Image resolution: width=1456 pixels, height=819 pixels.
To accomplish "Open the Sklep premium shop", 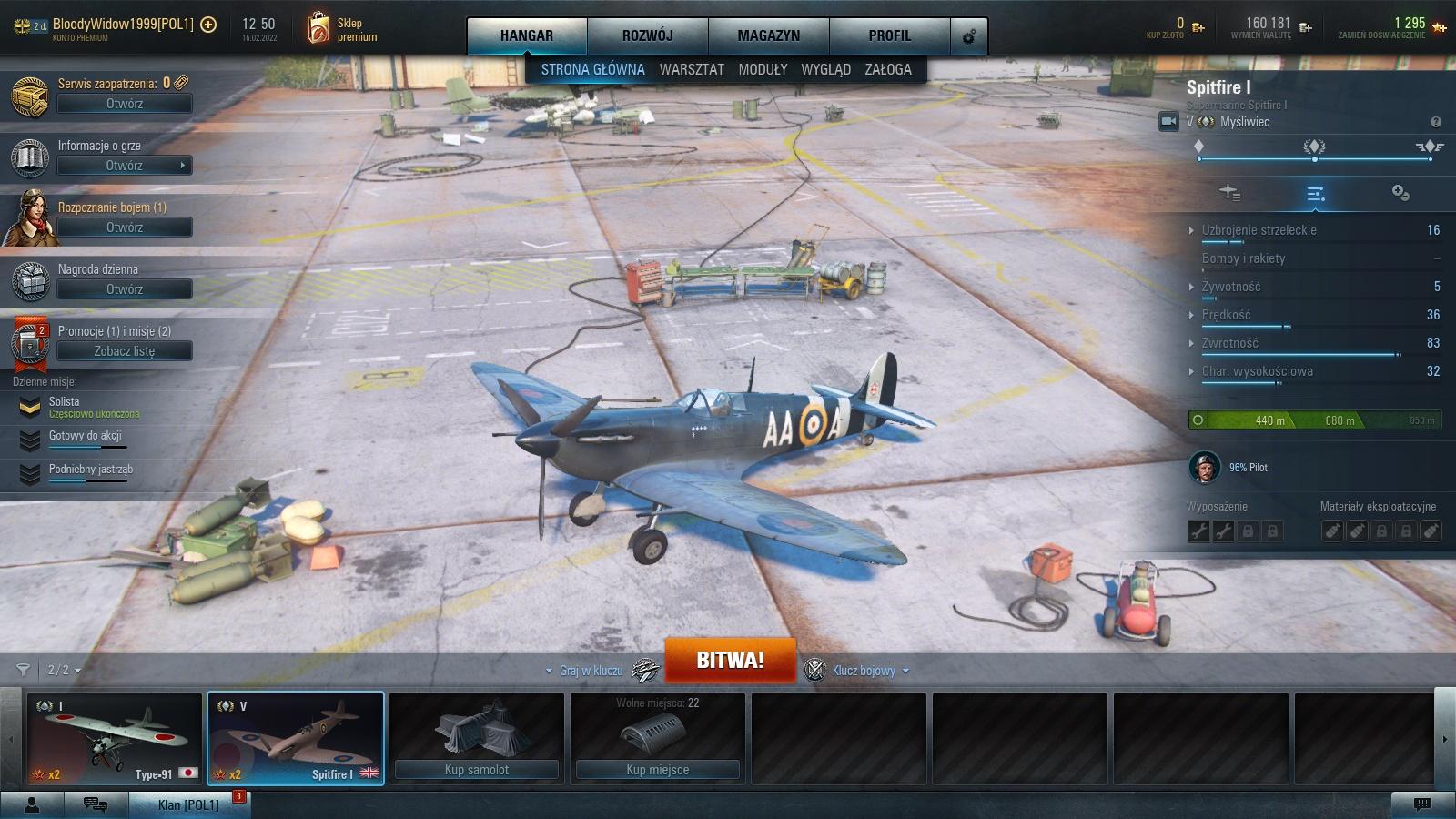I will coord(342,29).
